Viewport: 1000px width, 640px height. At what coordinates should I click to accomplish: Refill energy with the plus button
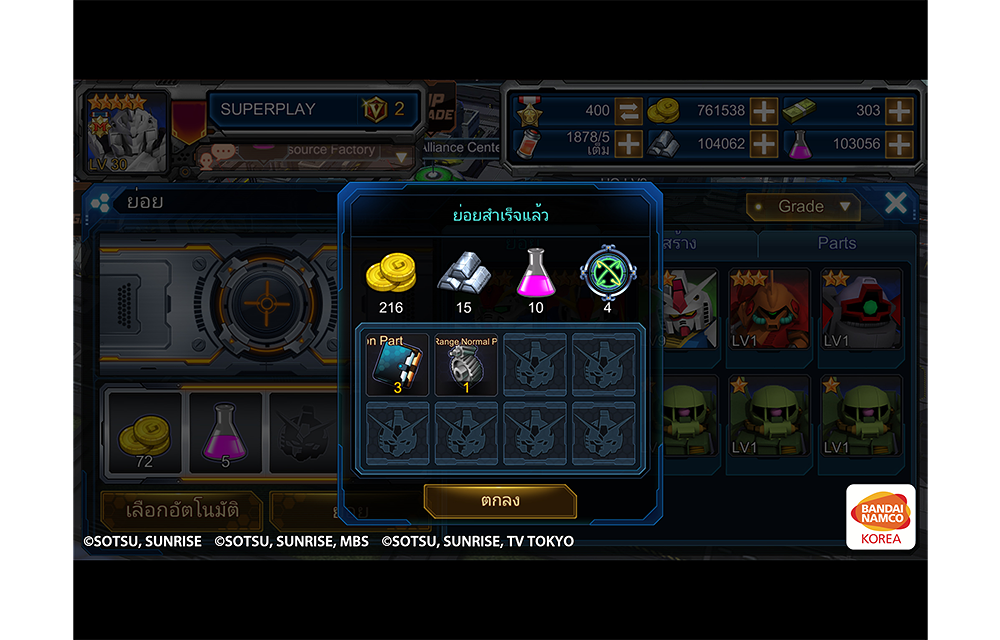(628, 144)
